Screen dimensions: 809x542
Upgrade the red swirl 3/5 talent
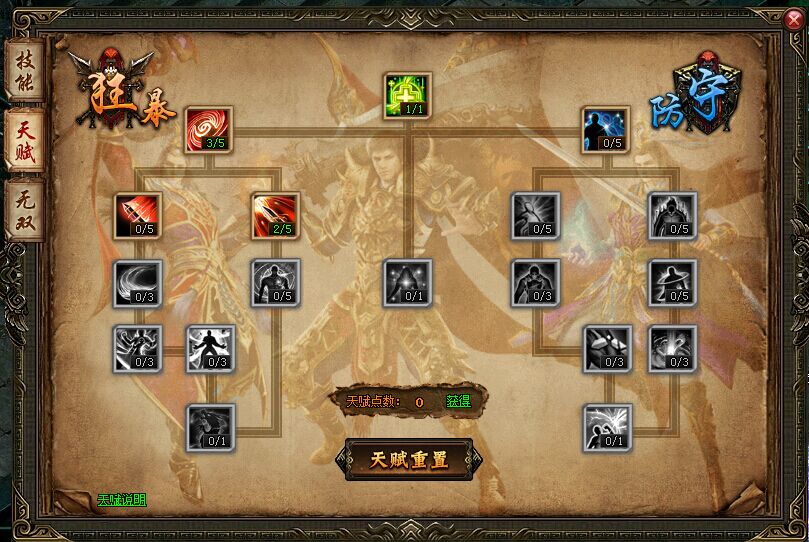(209, 130)
